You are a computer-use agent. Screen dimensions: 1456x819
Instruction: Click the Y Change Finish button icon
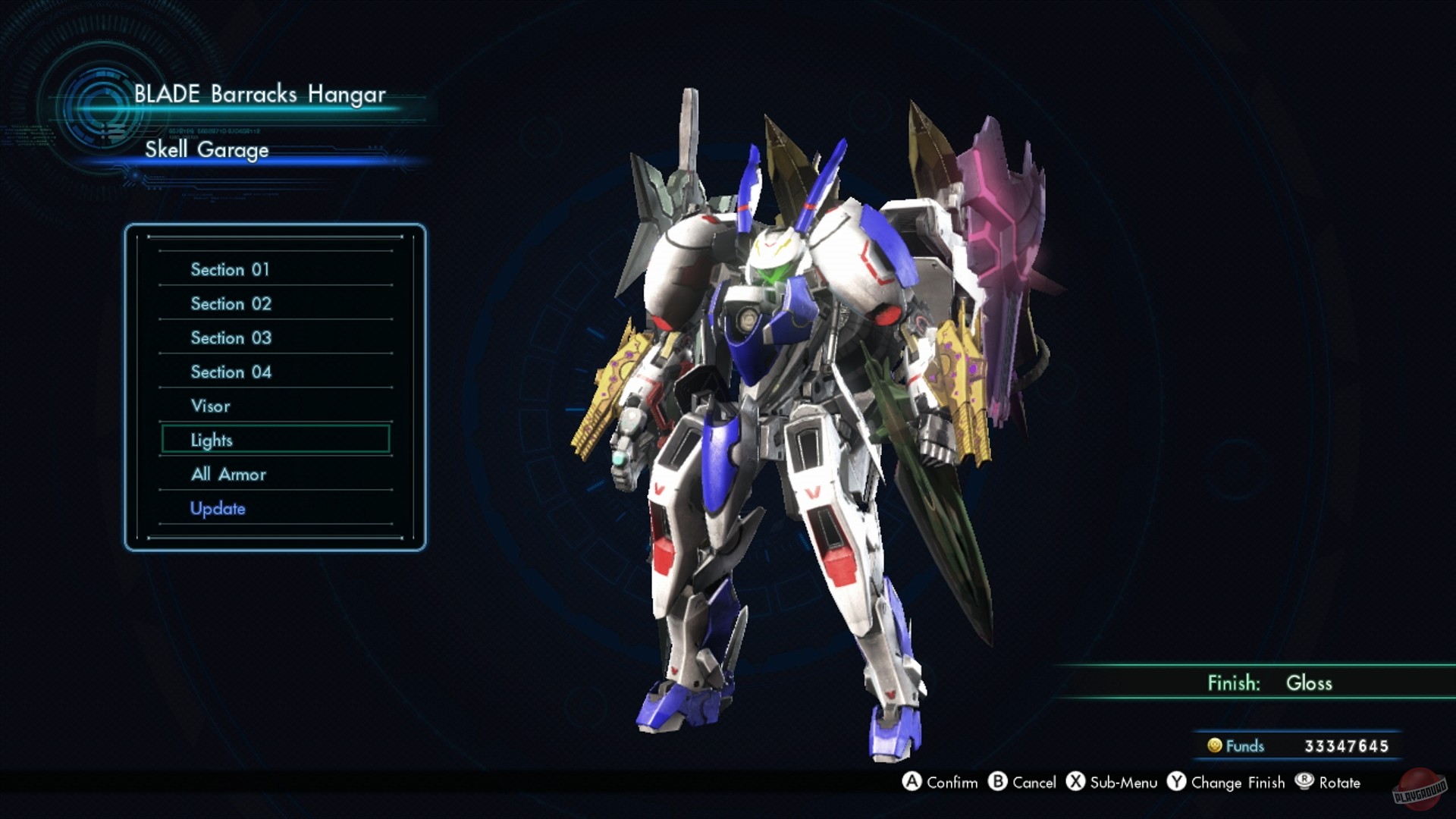1177,783
